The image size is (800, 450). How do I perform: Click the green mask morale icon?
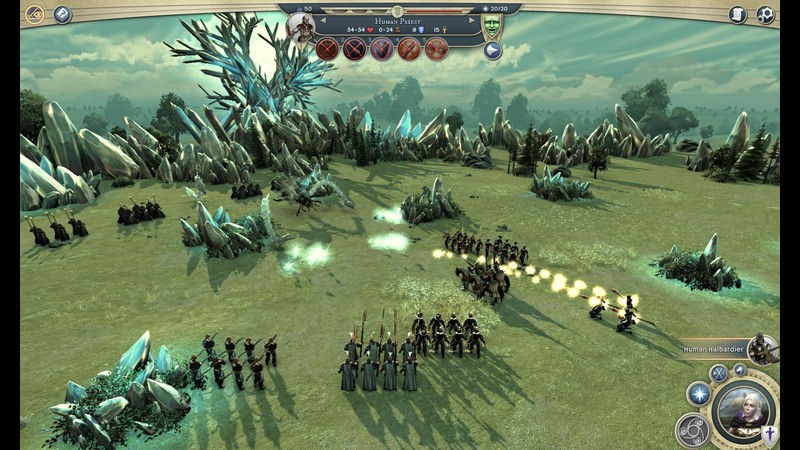[x=491, y=26]
